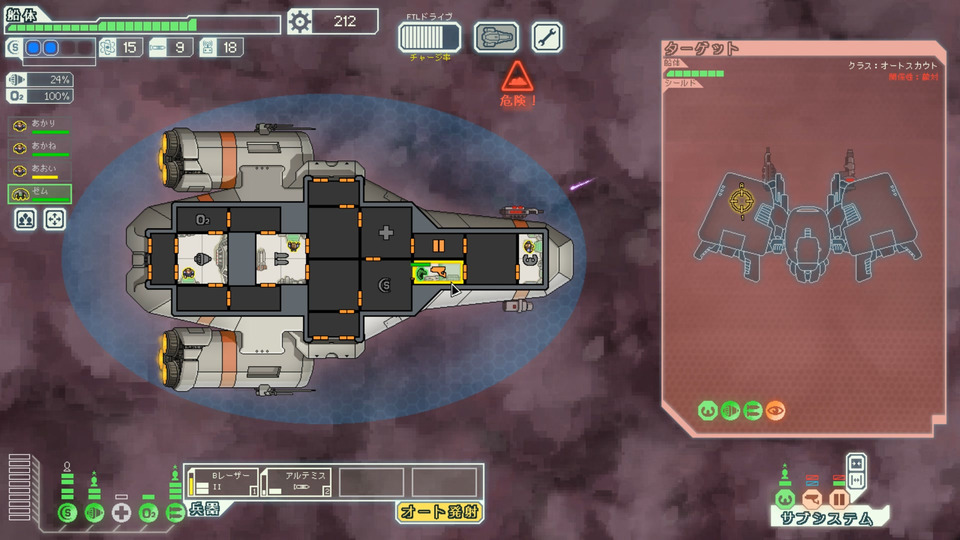The image size is (960, 540).
Task: Select the アルテミス missile weapon slot
Action: tap(295, 482)
